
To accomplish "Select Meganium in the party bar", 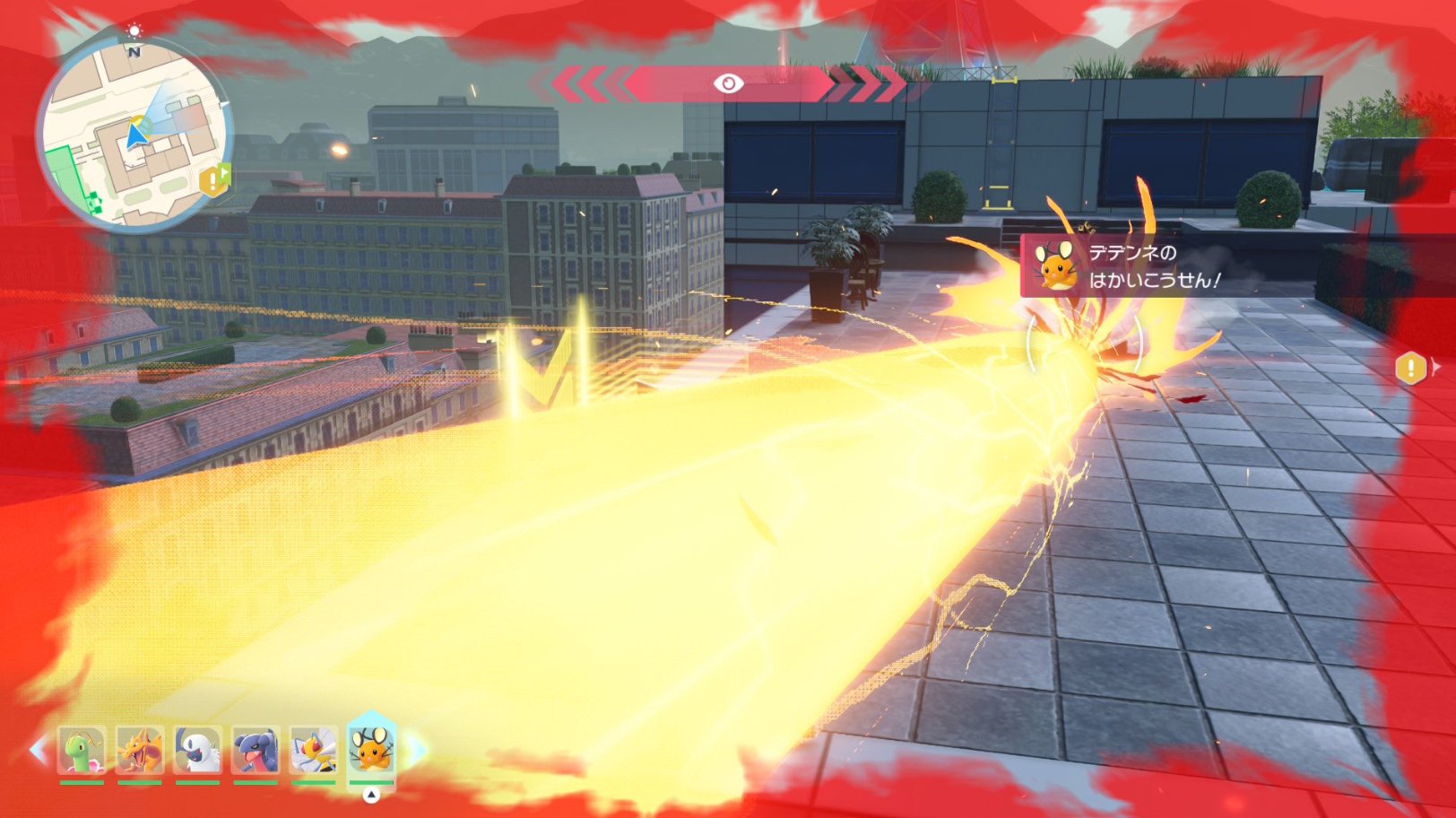I will tap(82, 750).
